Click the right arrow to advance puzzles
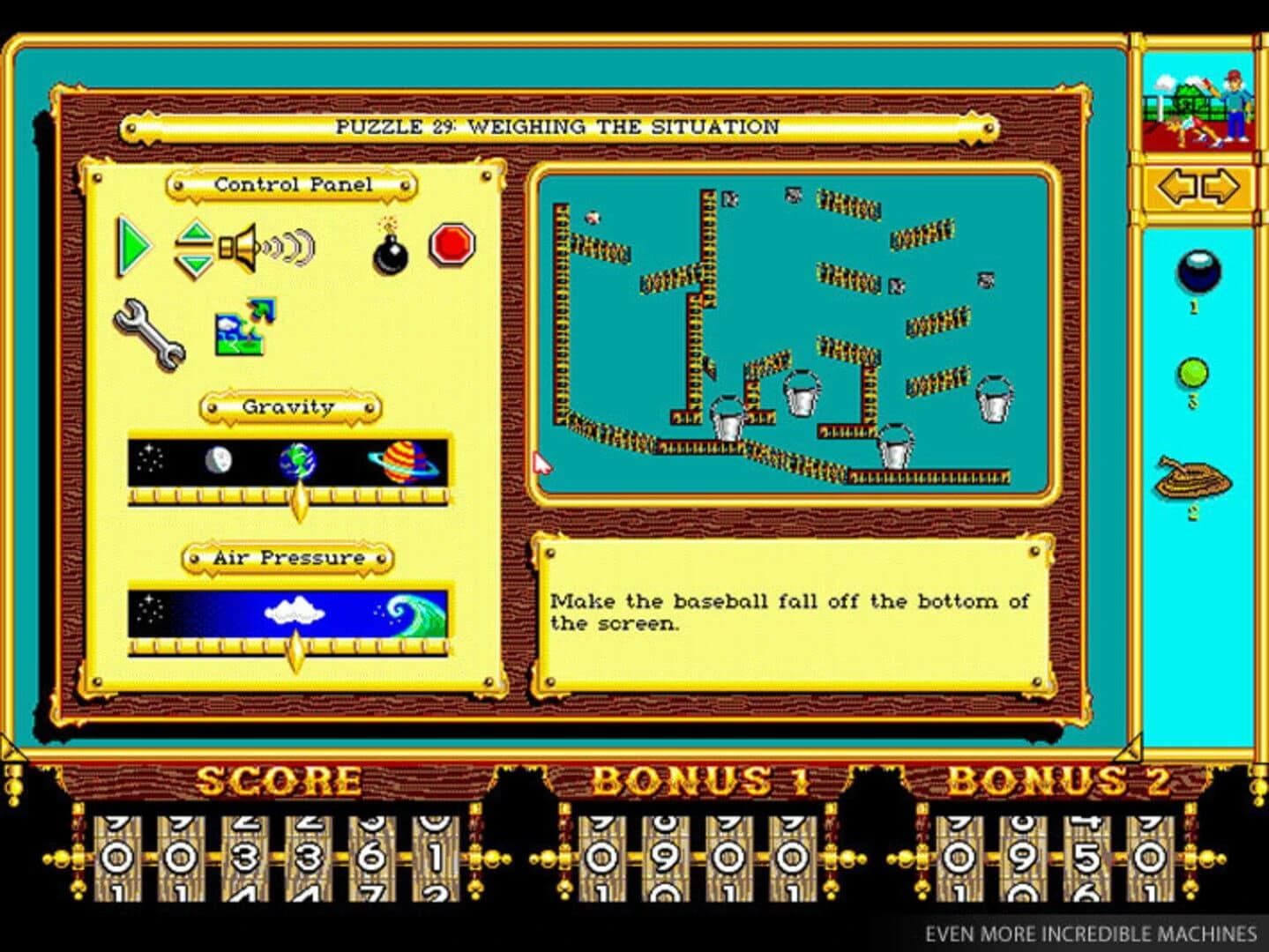Image resolution: width=1269 pixels, height=952 pixels. click(x=1218, y=186)
